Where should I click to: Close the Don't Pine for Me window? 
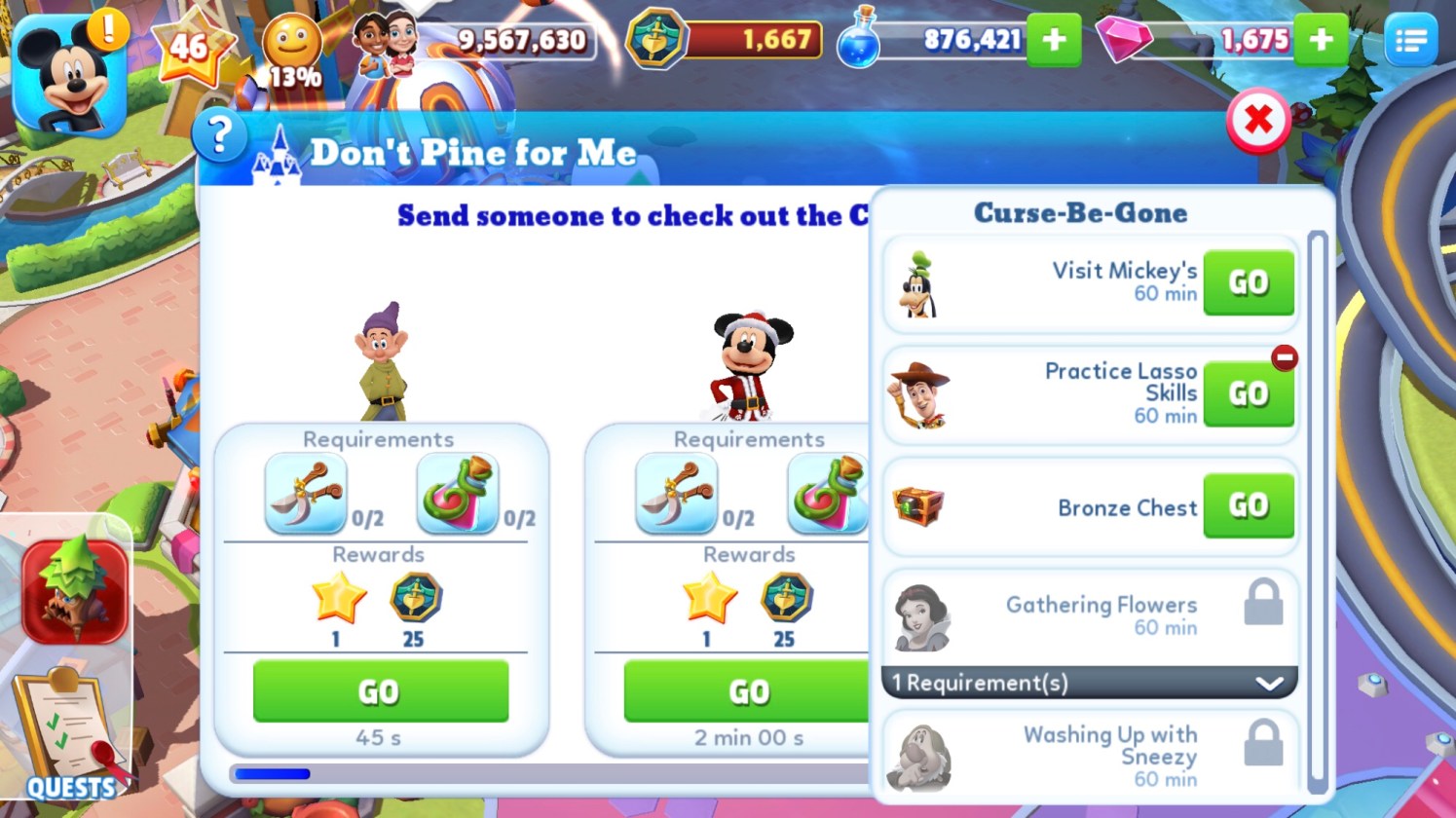pyautogui.click(x=1258, y=121)
